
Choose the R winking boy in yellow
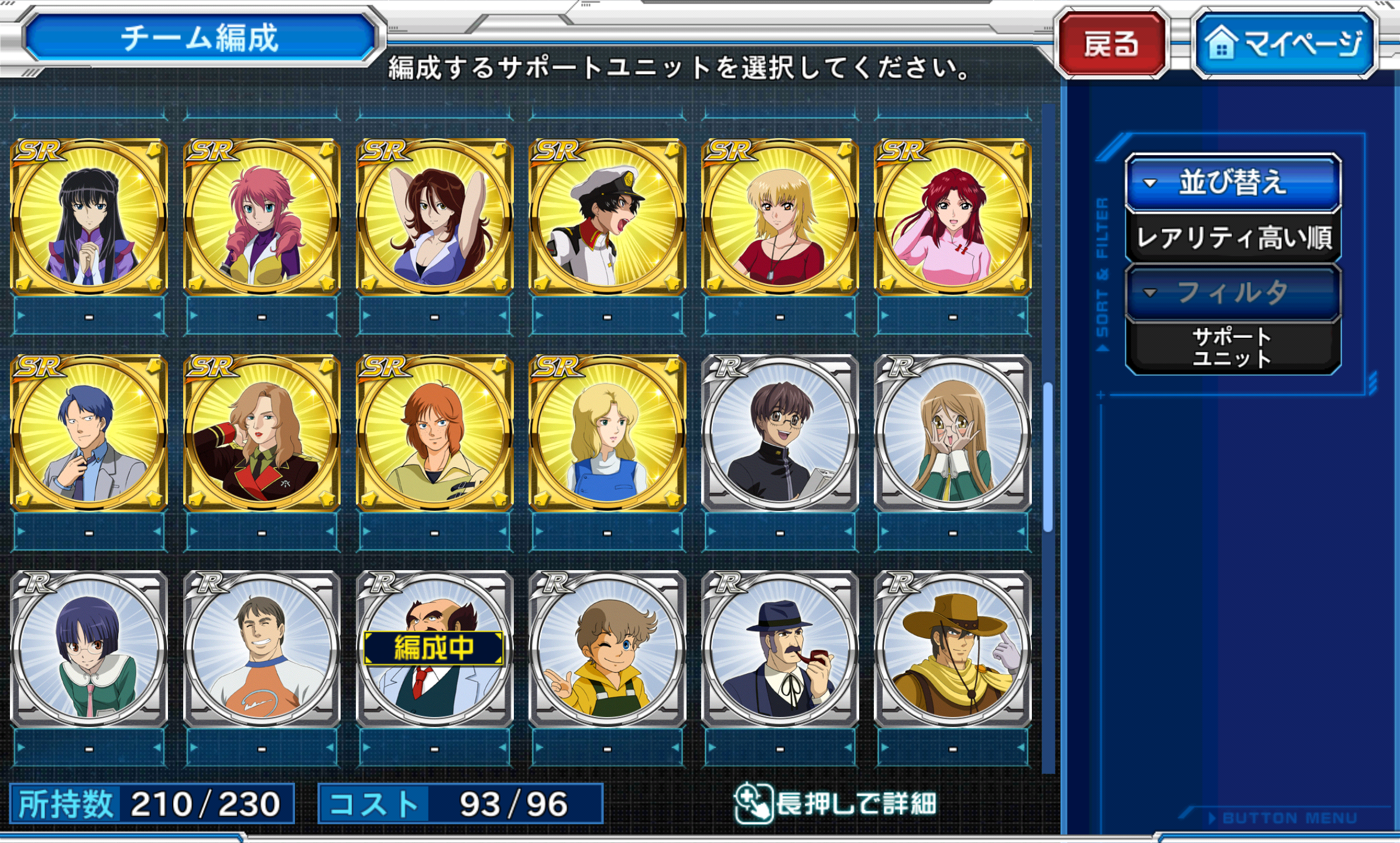tap(607, 649)
